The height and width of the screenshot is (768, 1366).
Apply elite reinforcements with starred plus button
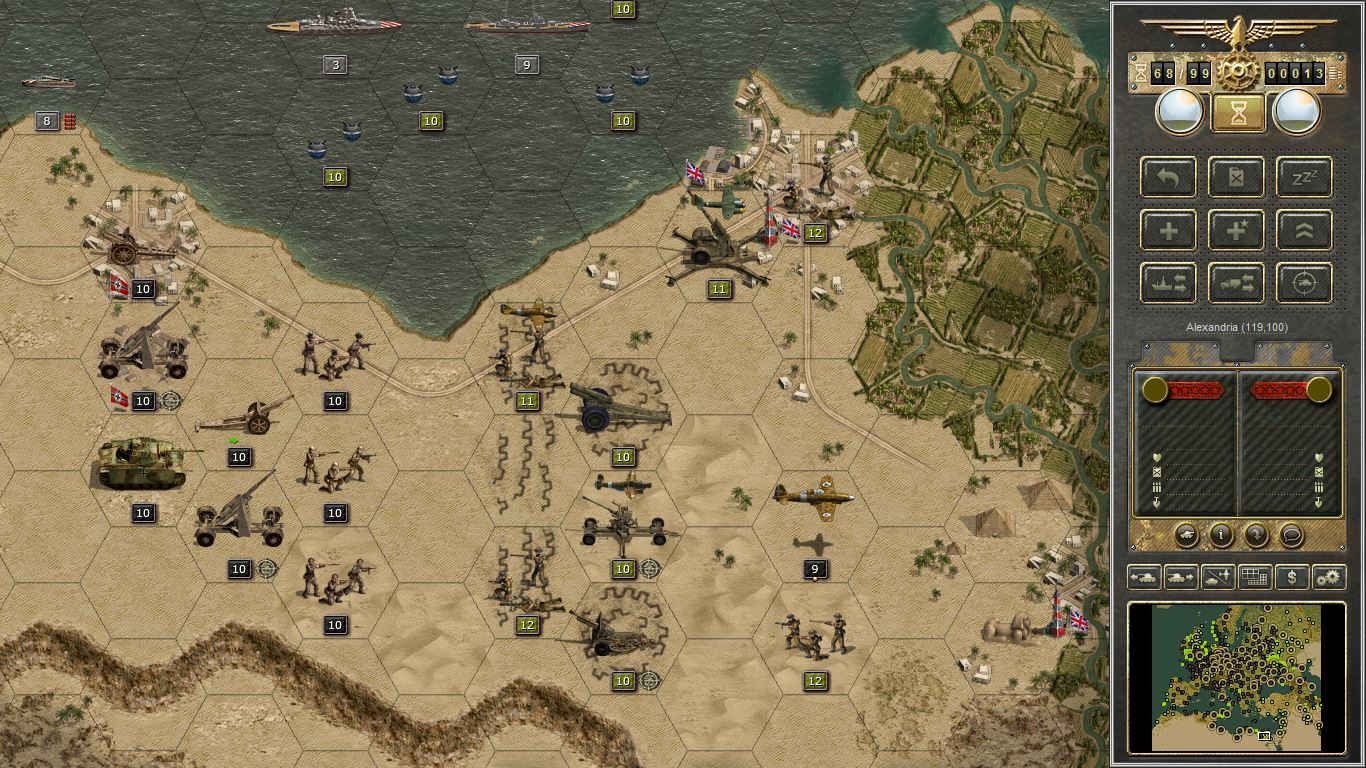(1236, 230)
